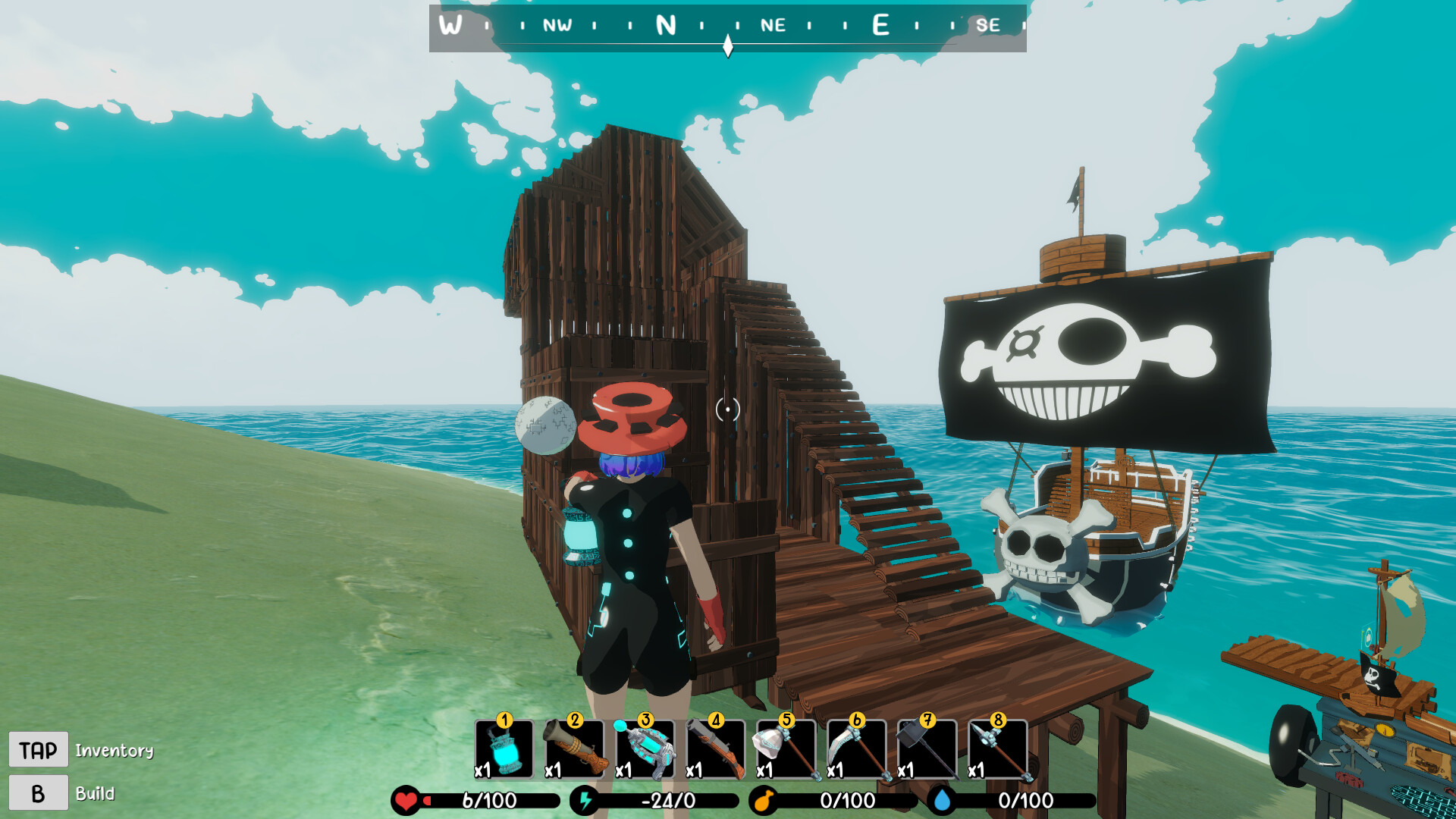Click the center aiming reticle

(727, 409)
